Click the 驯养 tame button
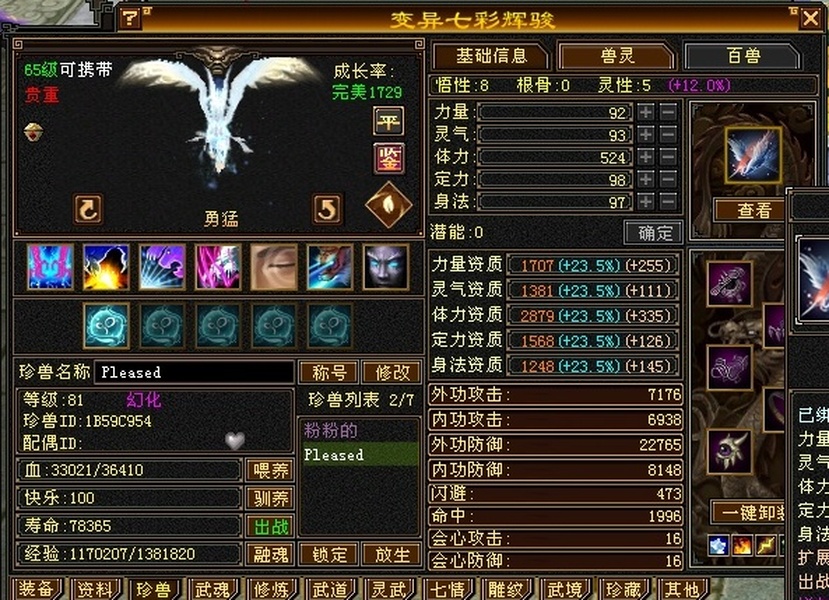Image resolution: width=829 pixels, height=600 pixels. (x=269, y=498)
